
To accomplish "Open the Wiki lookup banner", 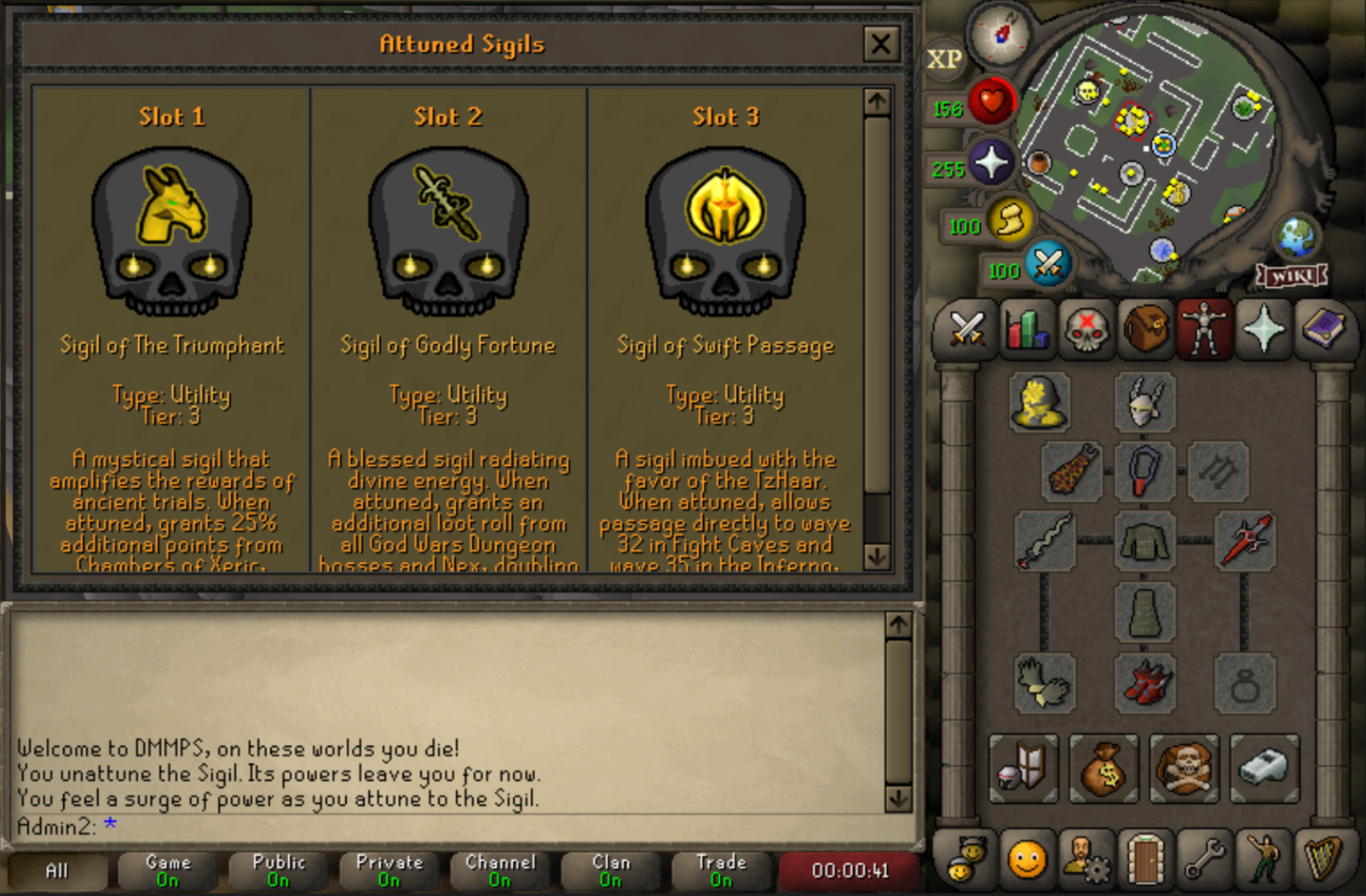I will 1292,276.
